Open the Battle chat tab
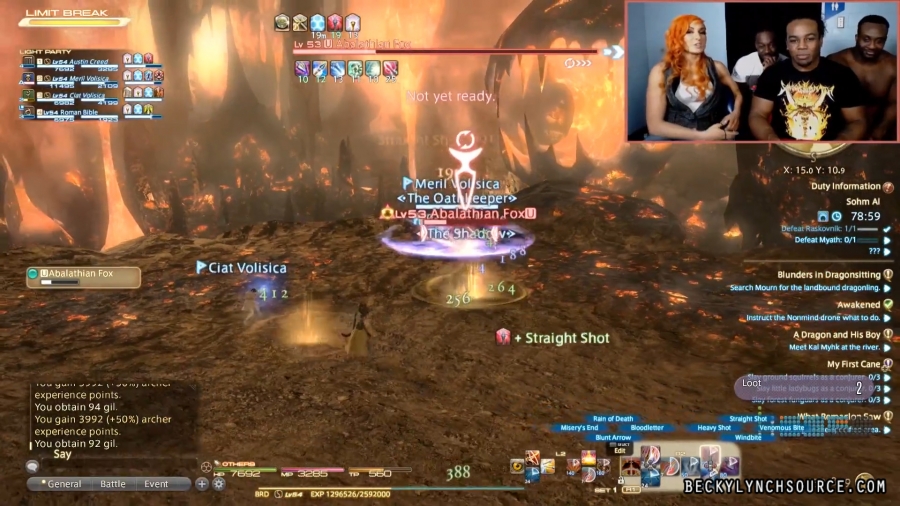This screenshot has width=900, height=506. pyautogui.click(x=113, y=484)
